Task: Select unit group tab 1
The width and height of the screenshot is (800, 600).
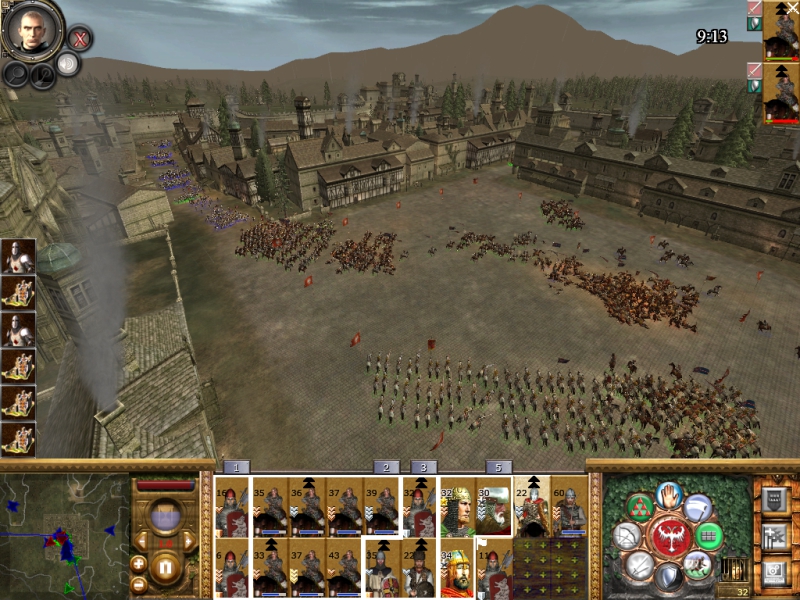Action: [235, 467]
